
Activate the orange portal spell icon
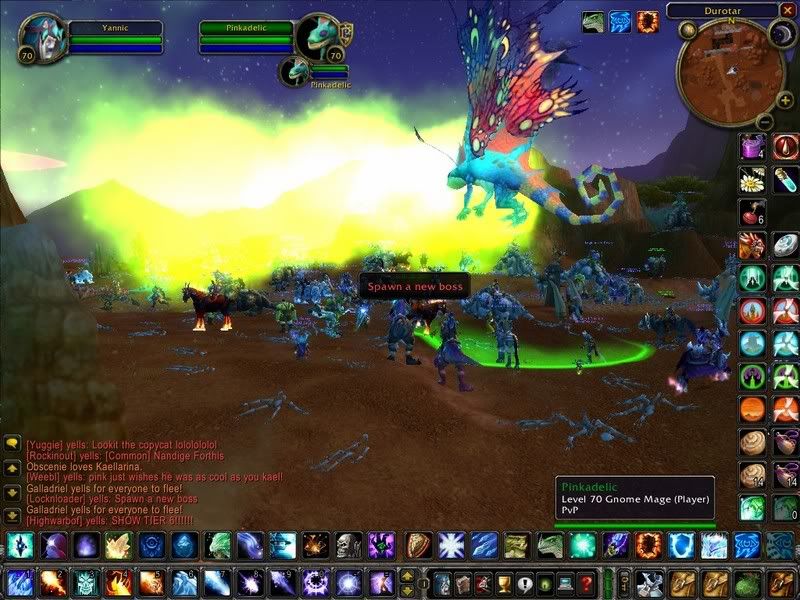click(x=648, y=545)
